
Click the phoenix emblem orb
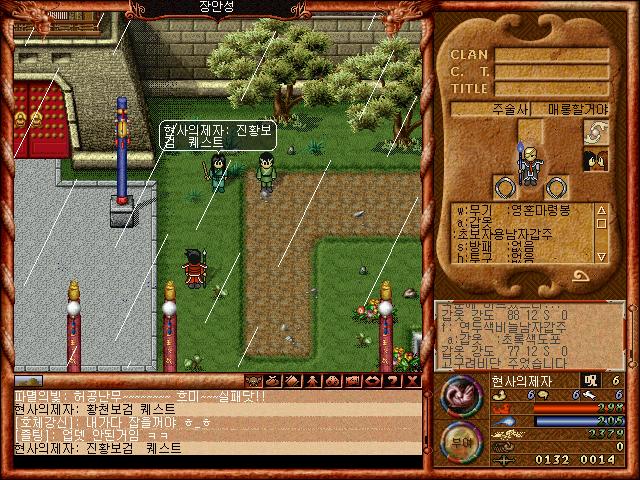pyautogui.click(x=461, y=396)
